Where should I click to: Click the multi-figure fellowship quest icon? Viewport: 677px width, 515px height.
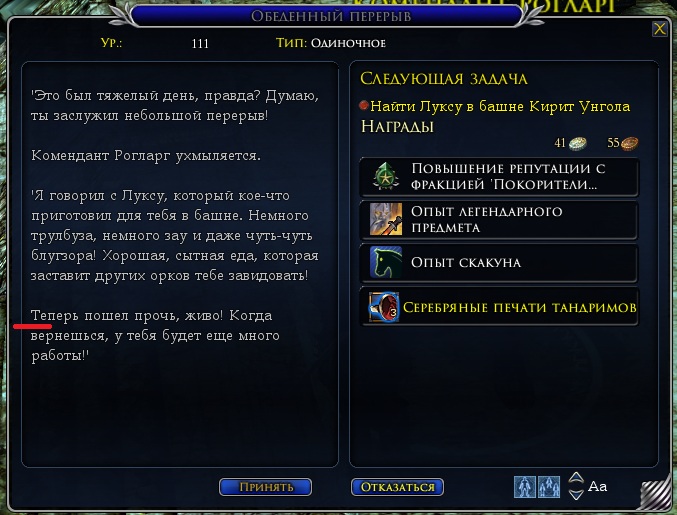[x=549, y=487]
